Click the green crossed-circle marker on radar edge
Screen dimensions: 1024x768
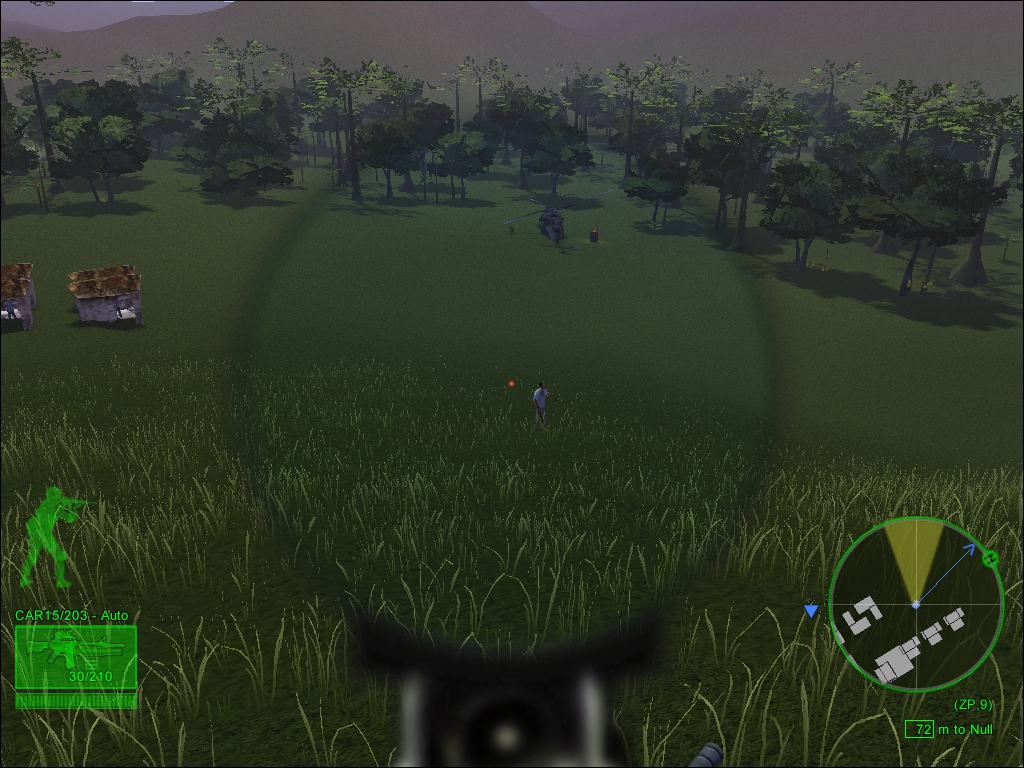click(990, 558)
